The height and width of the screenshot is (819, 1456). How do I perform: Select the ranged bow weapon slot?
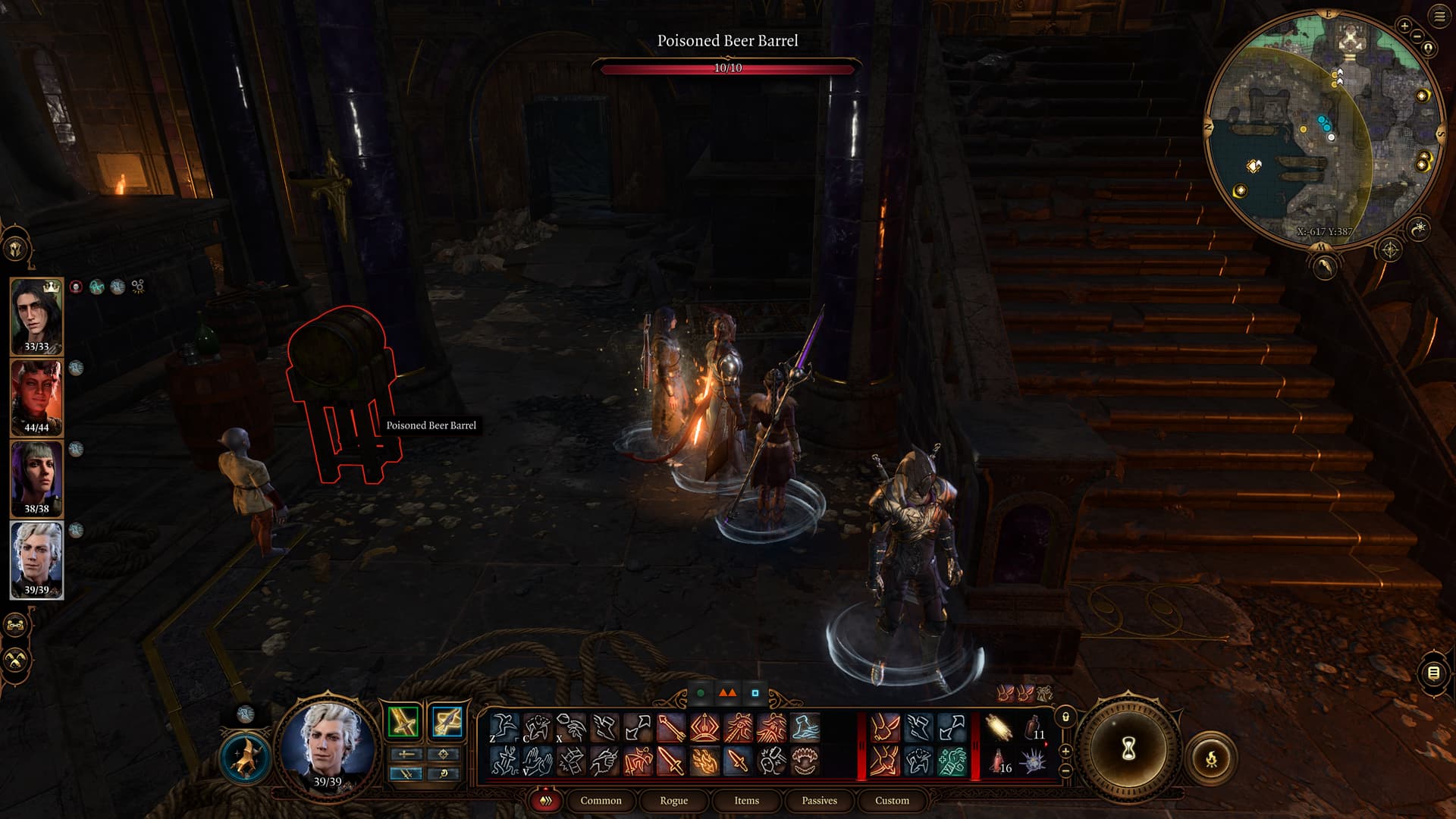pyautogui.click(x=447, y=722)
